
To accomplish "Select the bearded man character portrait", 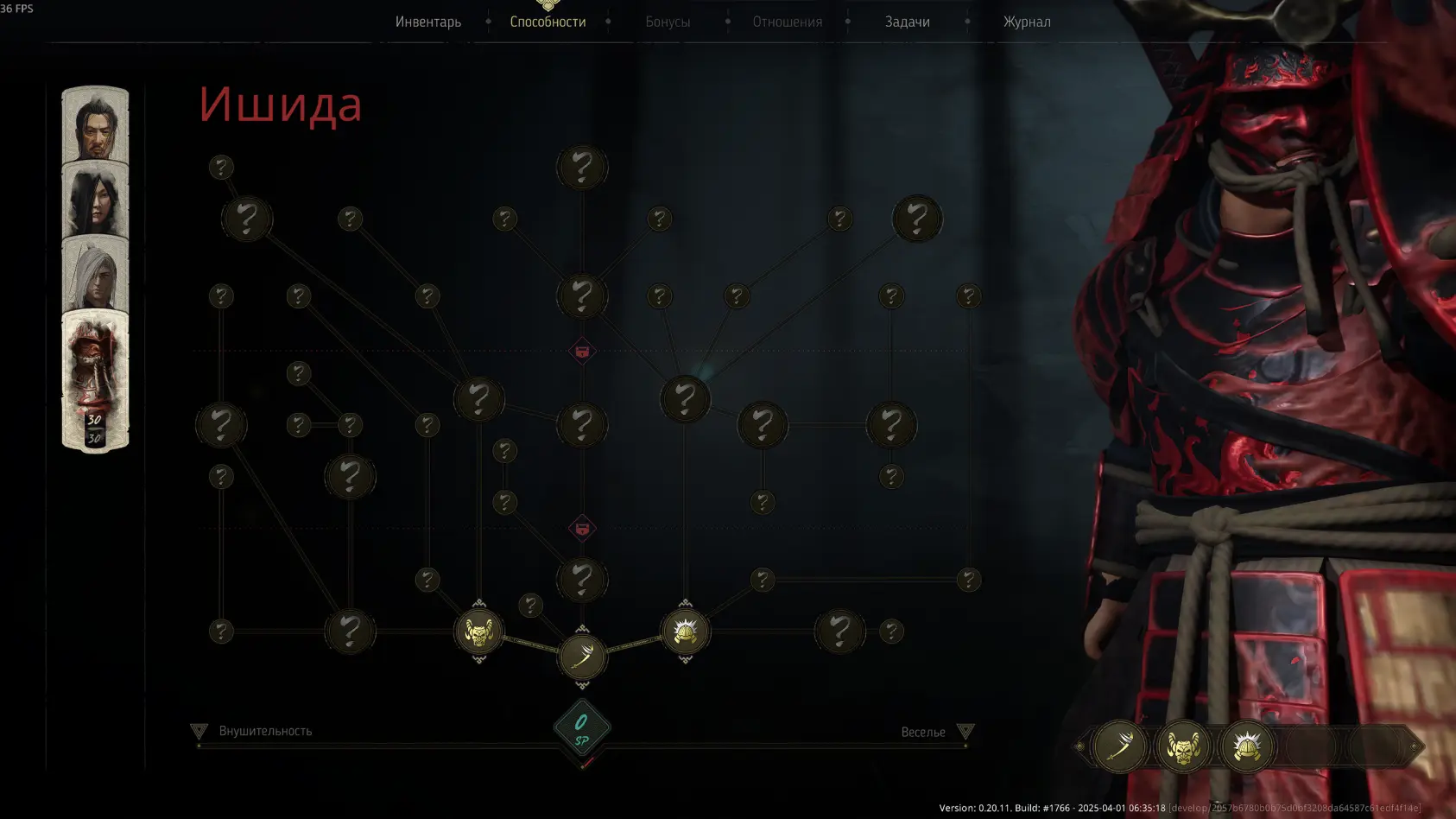I will click(x=95, y=125).
